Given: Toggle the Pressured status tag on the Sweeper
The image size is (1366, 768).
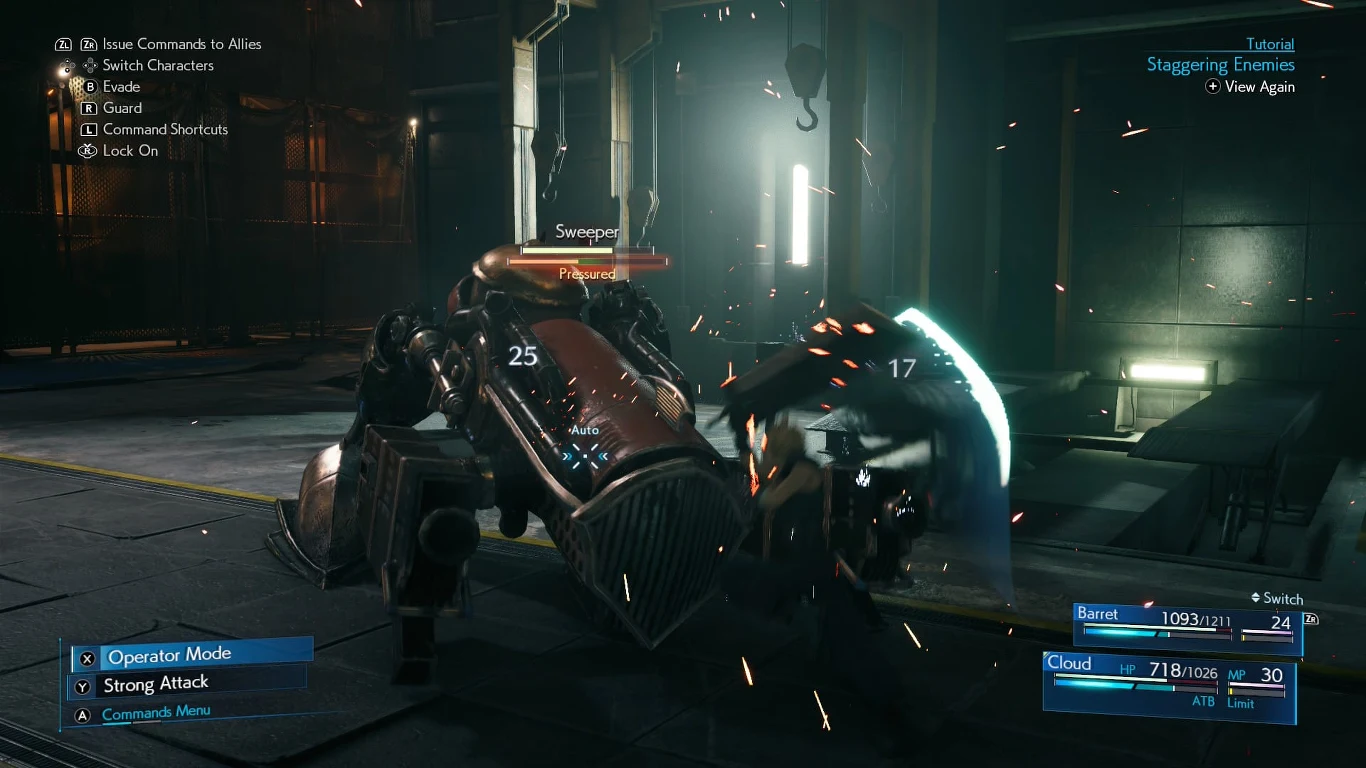Looking at the screenshot, I should pos(587,272).
